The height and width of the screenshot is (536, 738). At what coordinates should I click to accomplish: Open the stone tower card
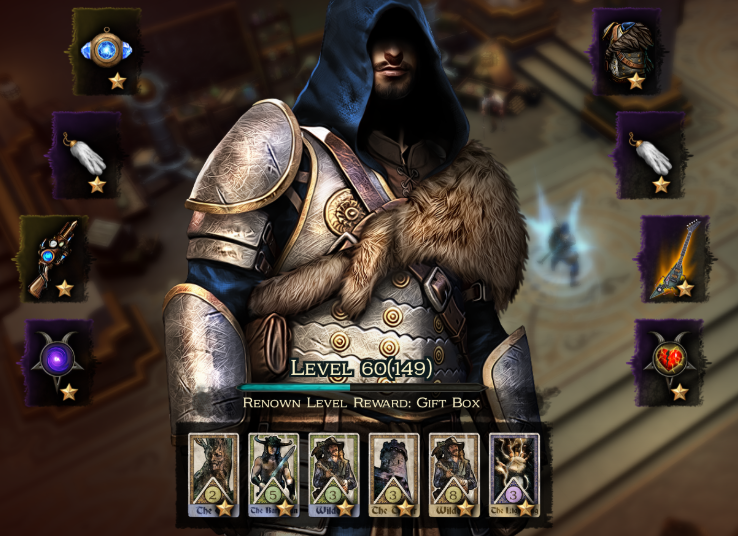(x=394, y=473)
